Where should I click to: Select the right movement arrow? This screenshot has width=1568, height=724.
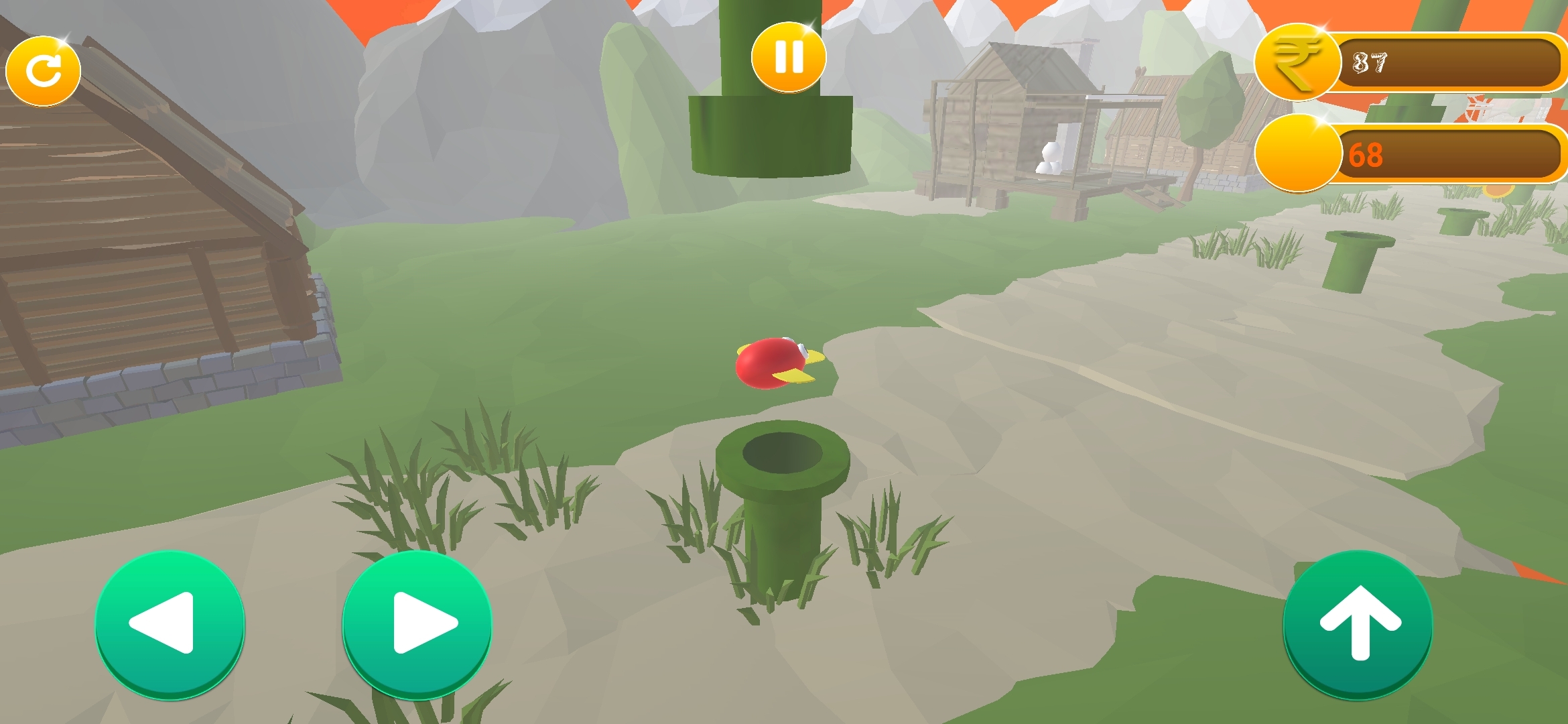coord(417,622)
